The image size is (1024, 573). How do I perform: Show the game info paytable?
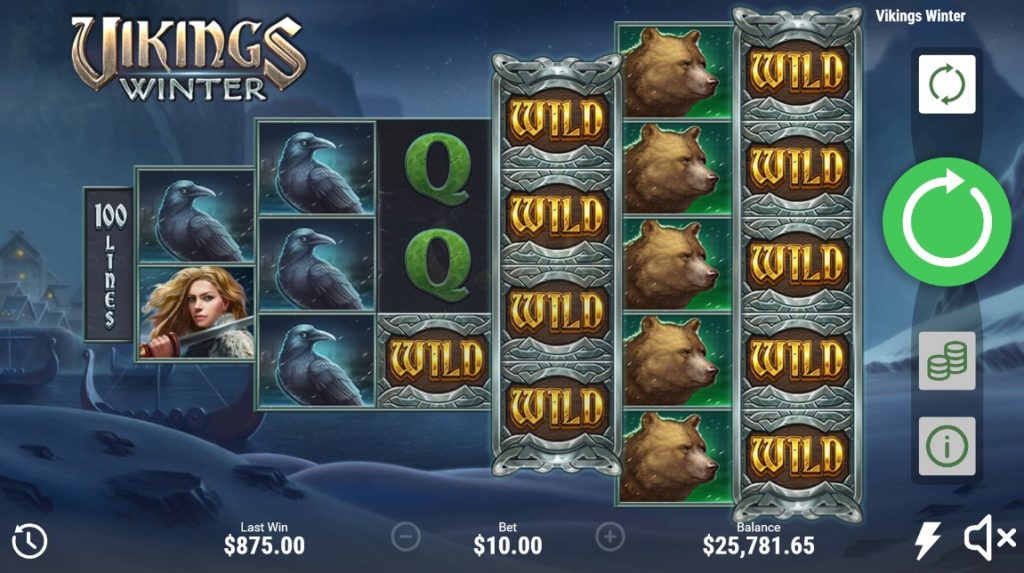click(946, 446)
